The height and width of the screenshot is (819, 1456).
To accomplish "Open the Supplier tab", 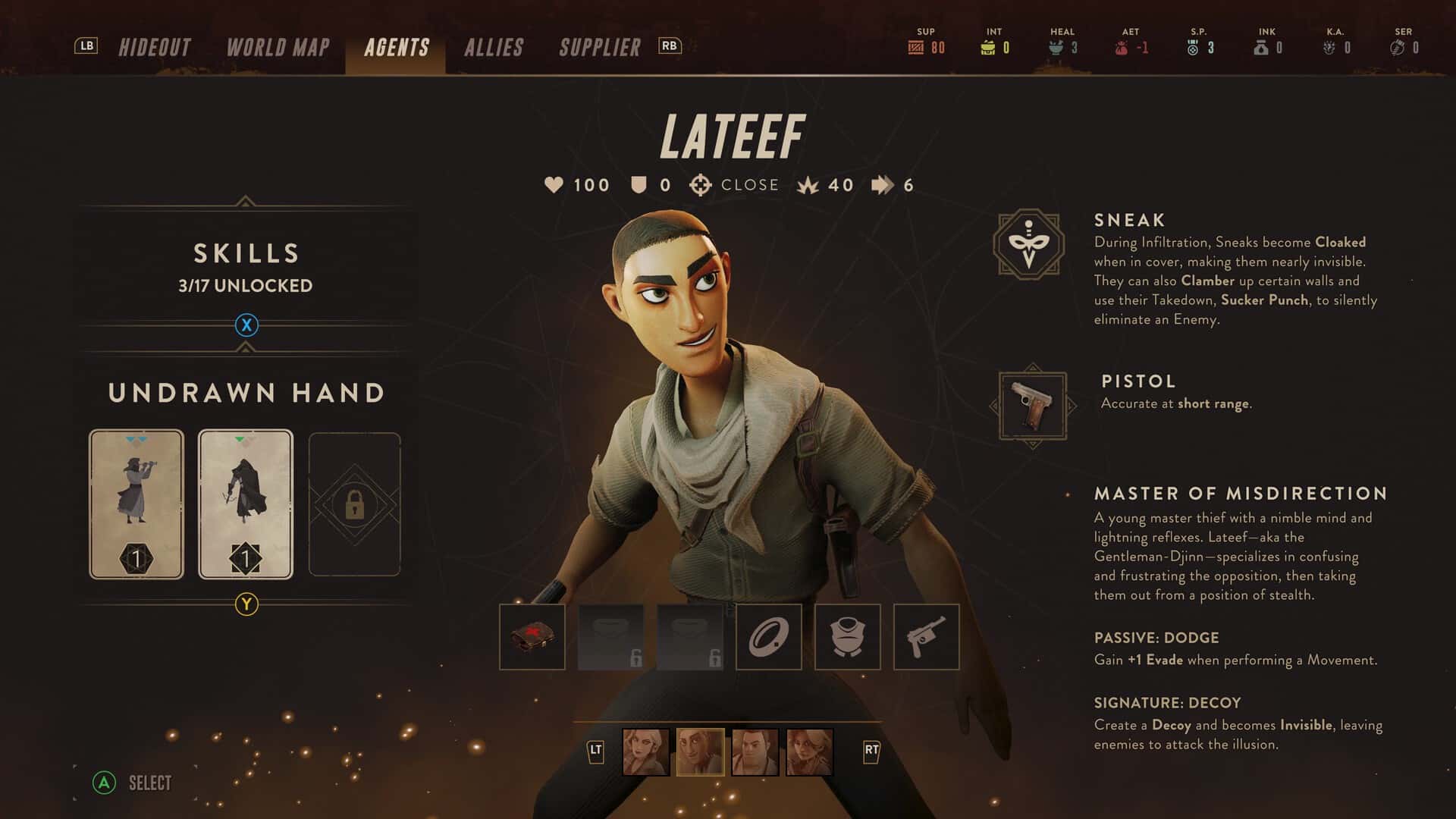I will tap(599, 48).
